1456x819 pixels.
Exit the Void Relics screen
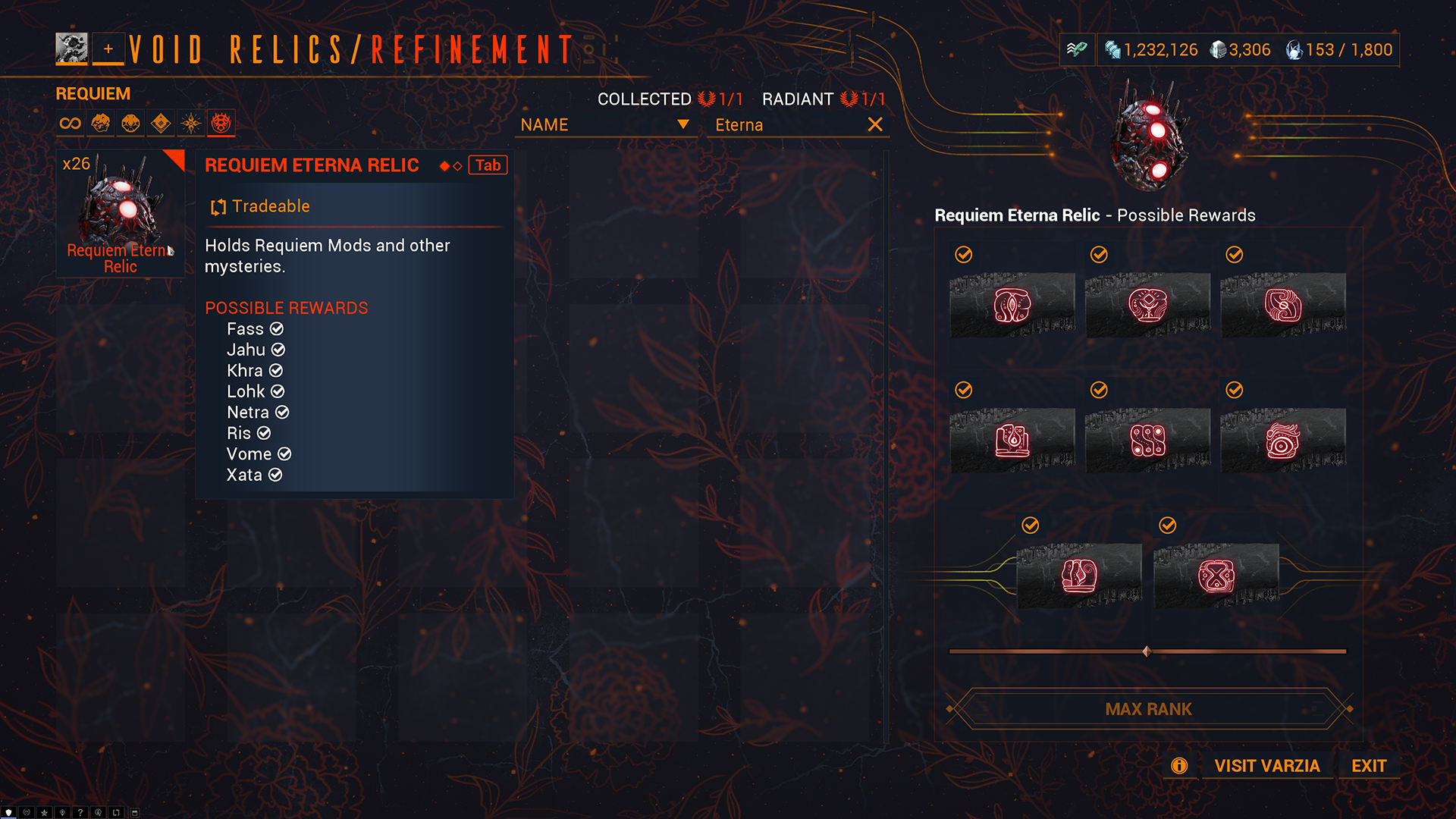point(1369,766)
